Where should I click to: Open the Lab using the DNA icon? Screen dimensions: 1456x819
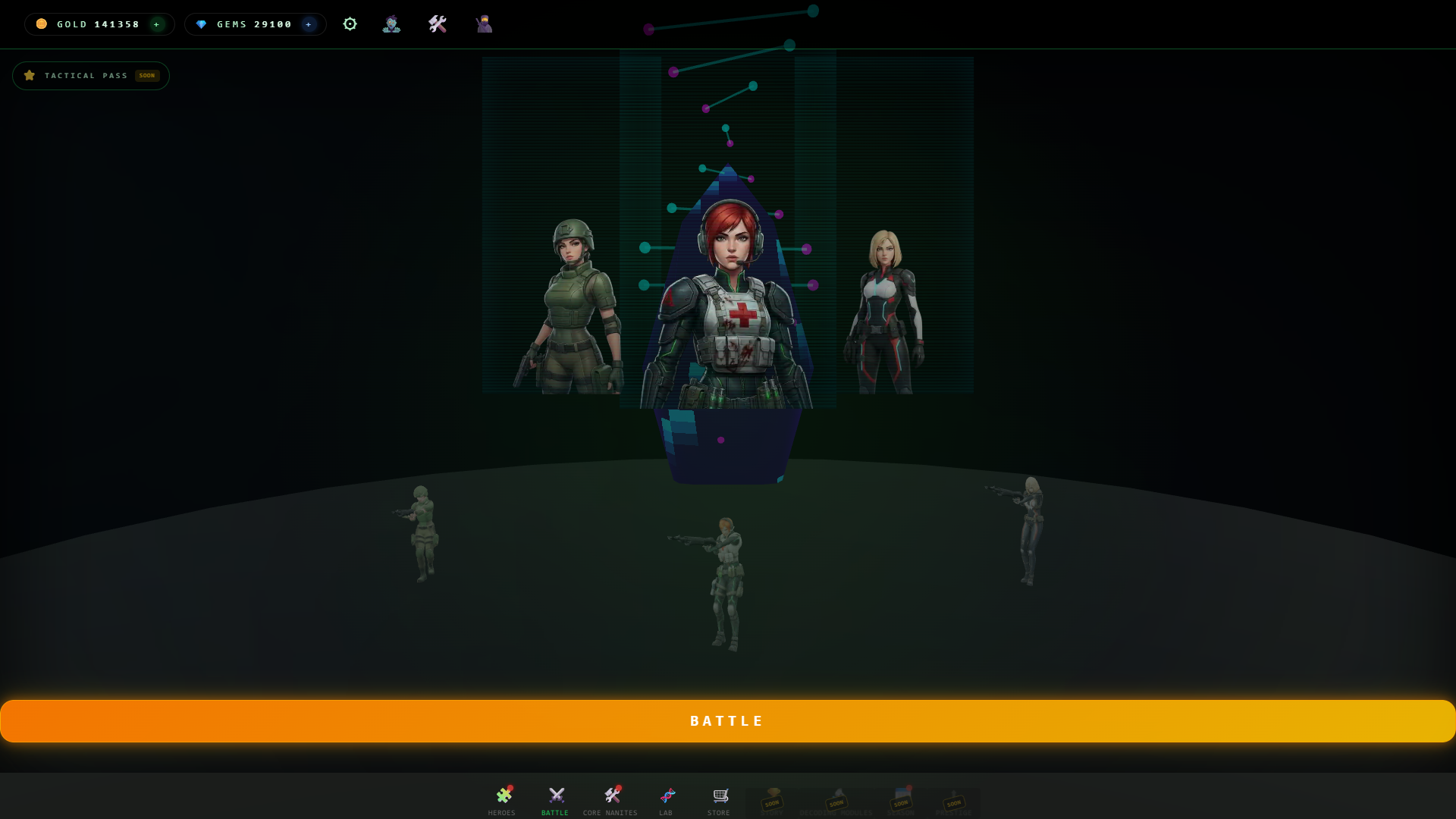click(665, 795)
